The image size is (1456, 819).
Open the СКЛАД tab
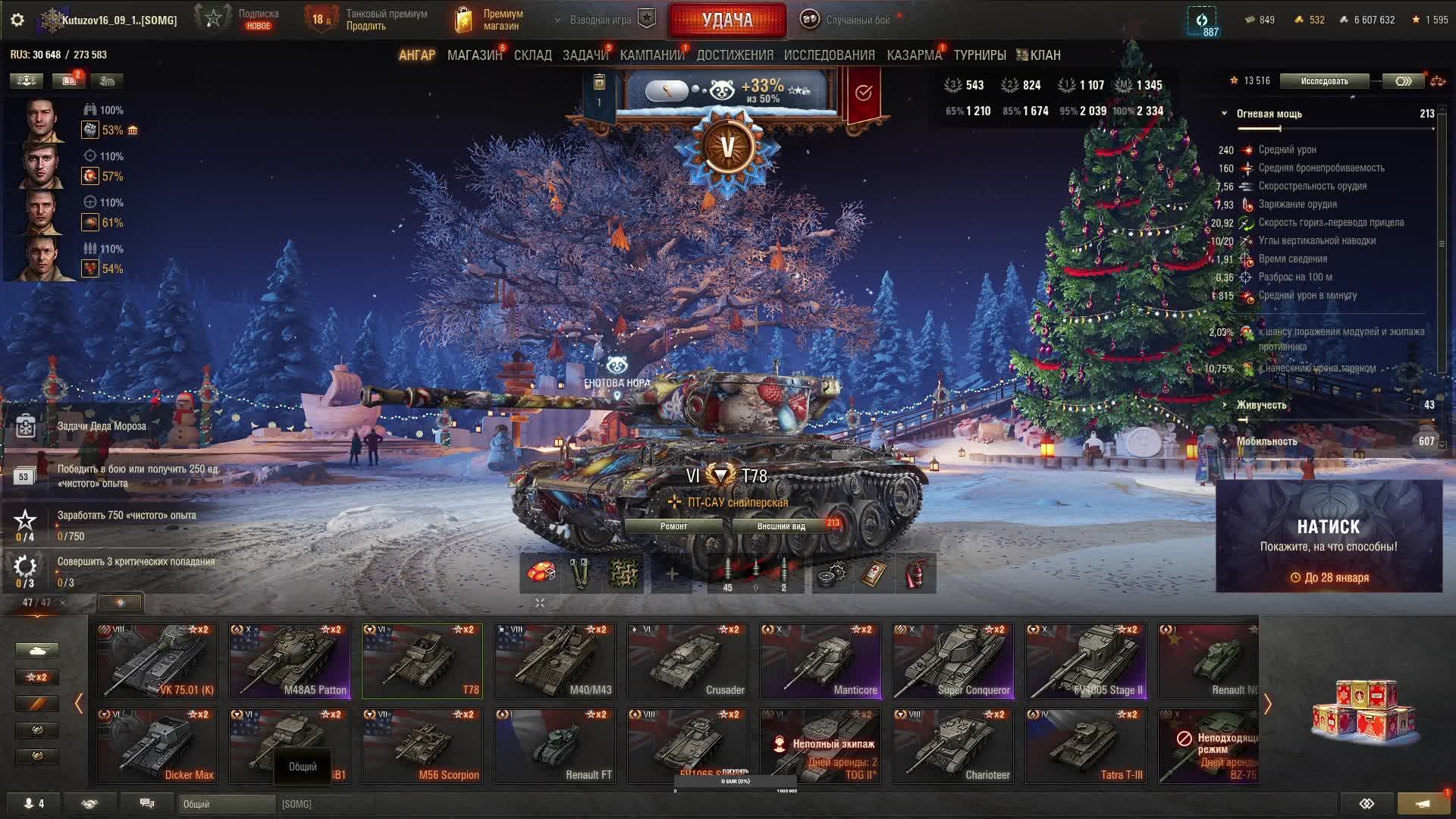(x=532, y=55)
